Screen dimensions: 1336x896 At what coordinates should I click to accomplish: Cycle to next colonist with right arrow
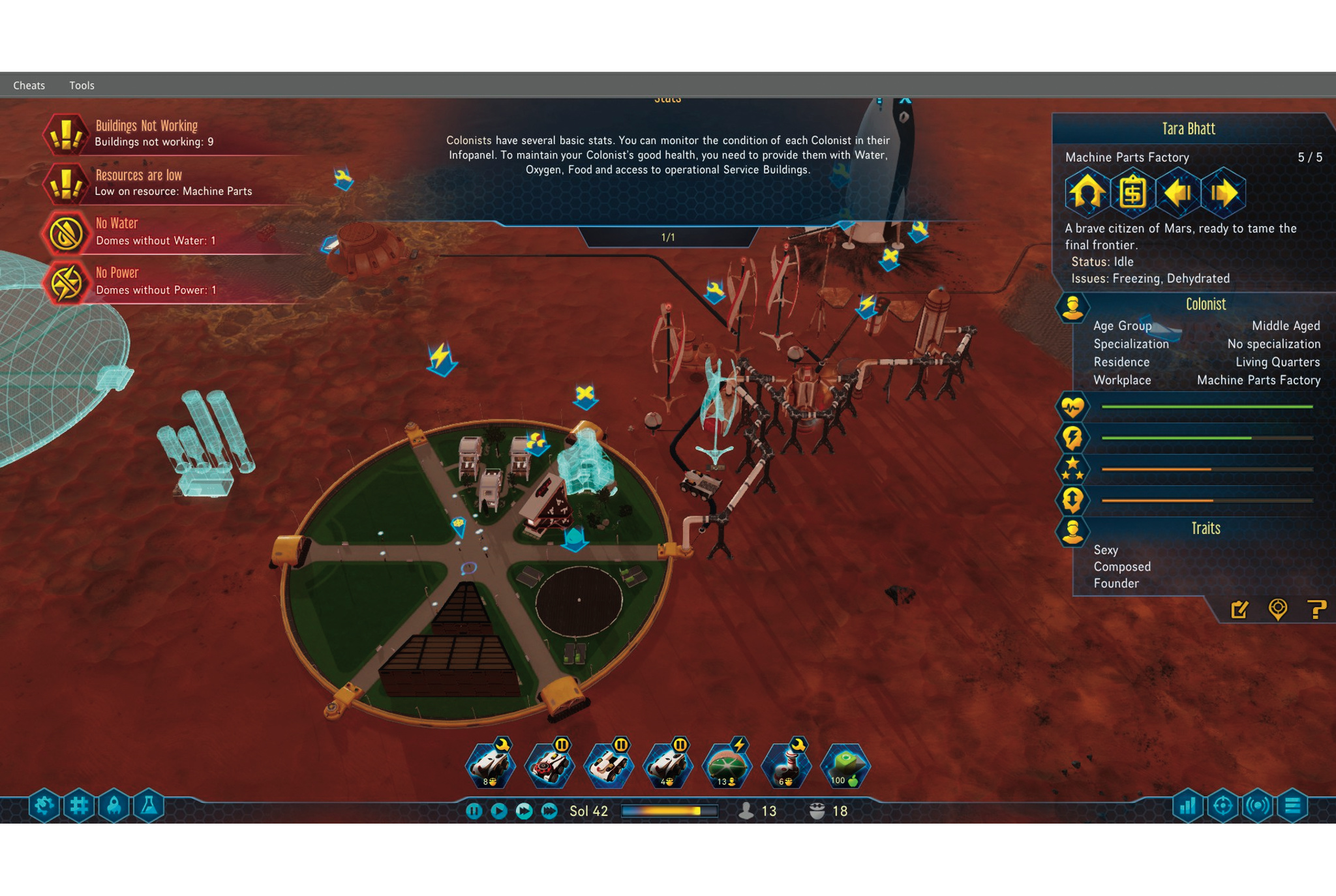coord(1223,192)
